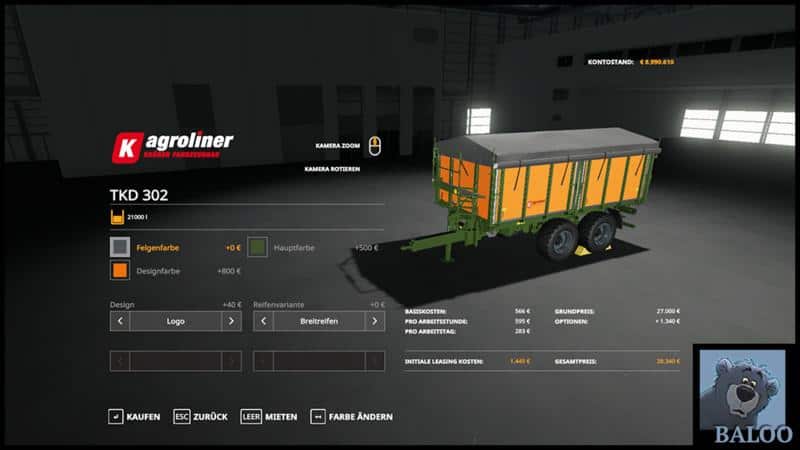Advance to next Design option after Logo
Screen dimensions: 800x450
point(231,321)
